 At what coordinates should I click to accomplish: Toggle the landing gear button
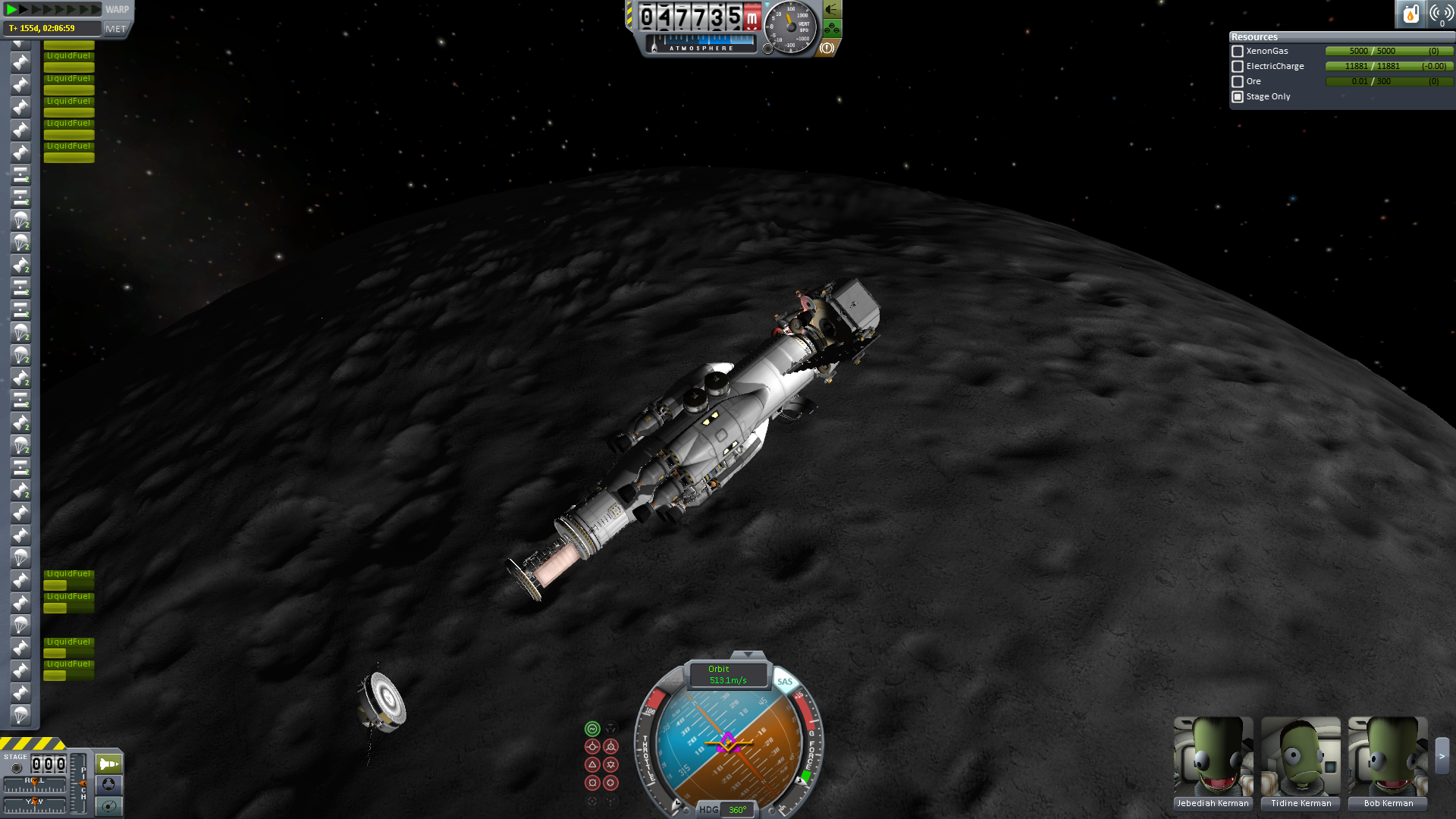click(832, 30)
